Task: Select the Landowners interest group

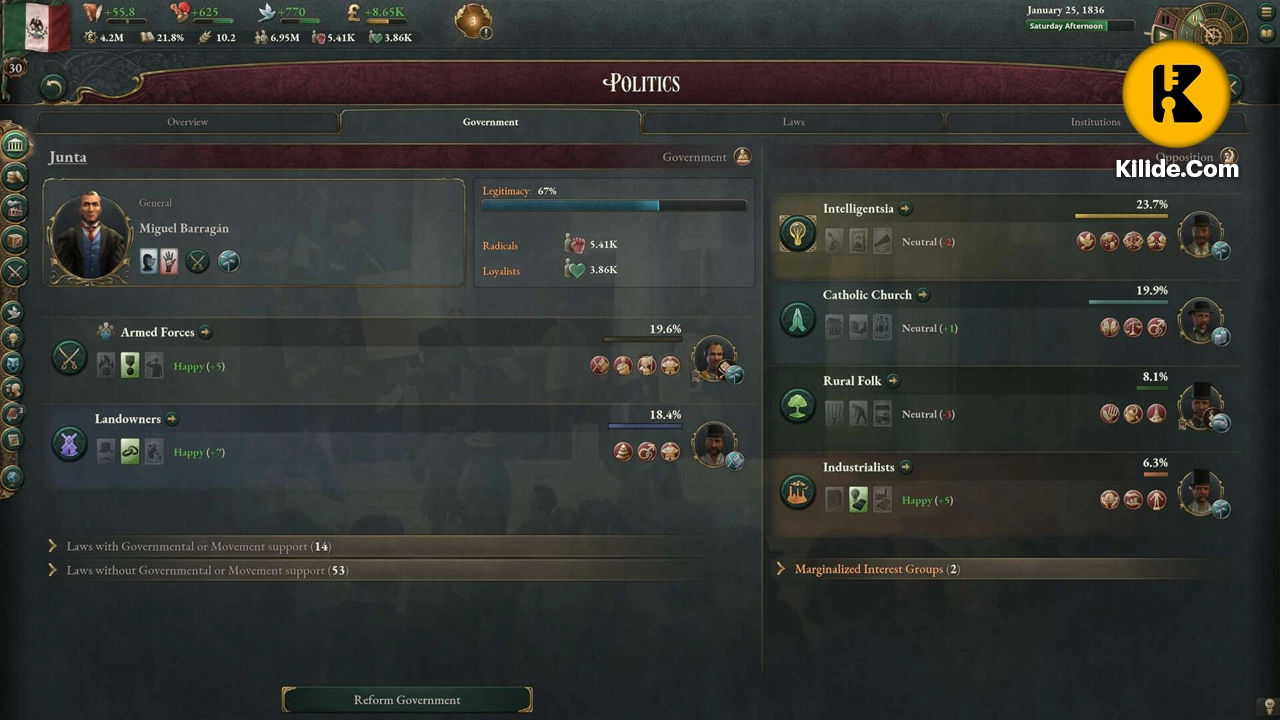Action: click(x=127, y=419)
